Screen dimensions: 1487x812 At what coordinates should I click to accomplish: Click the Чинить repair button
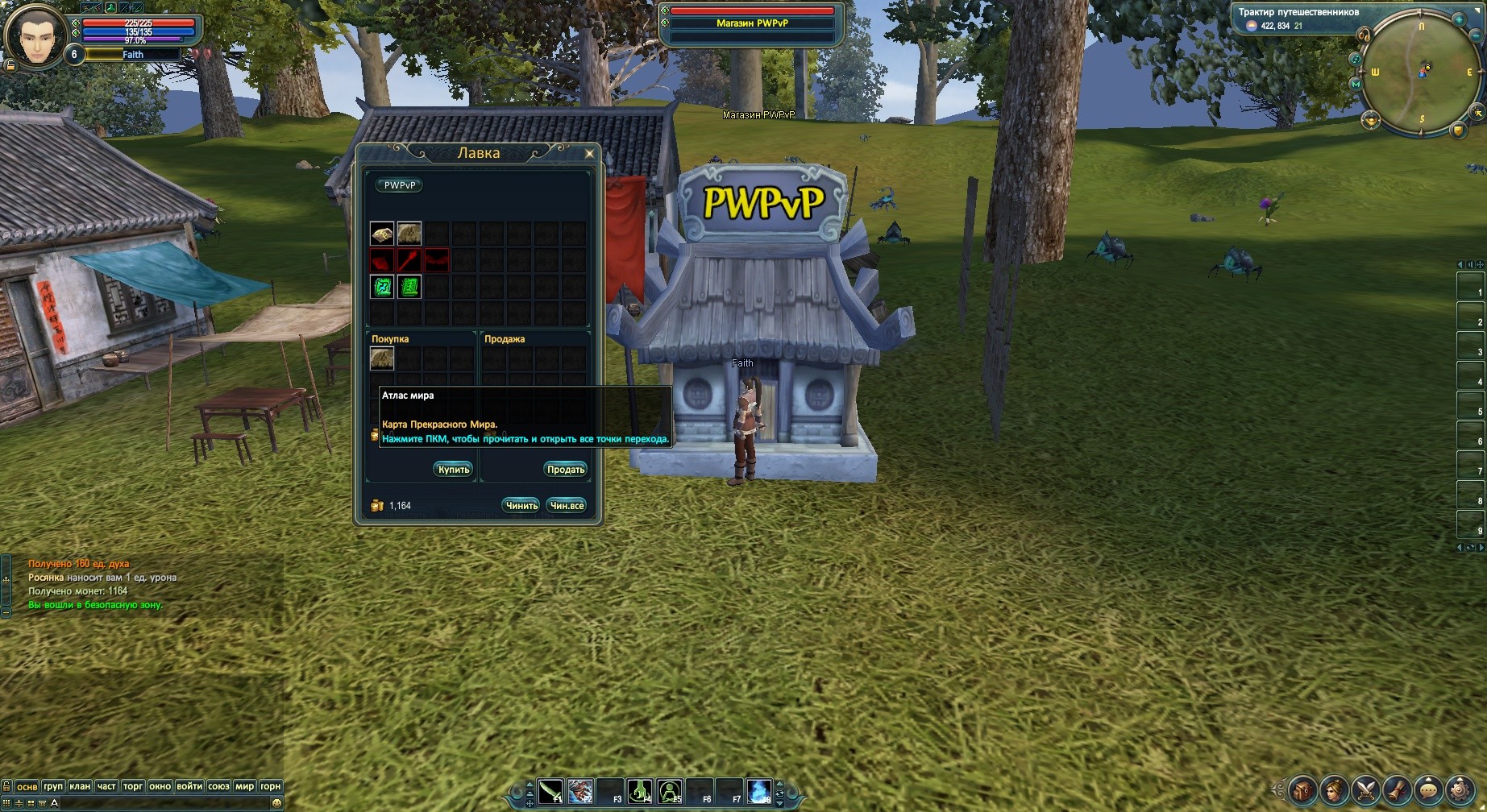[521, 506]
